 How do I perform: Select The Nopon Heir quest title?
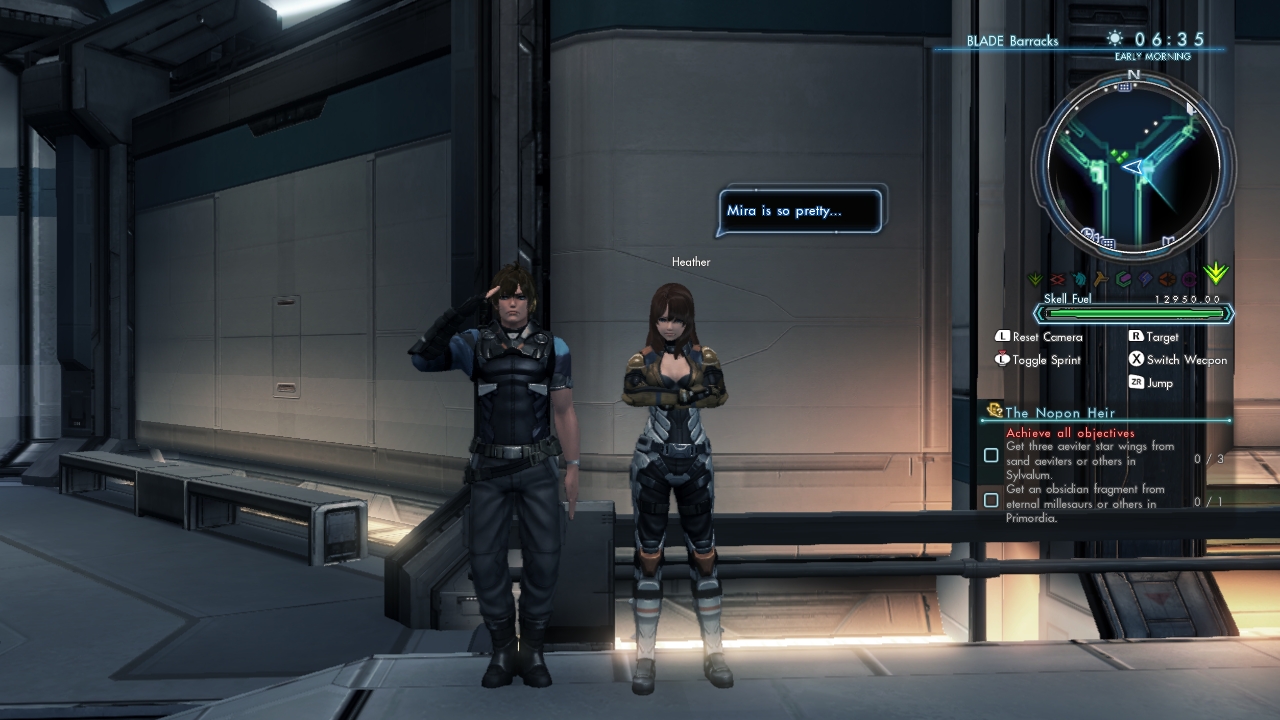(x=1059, y=412)
